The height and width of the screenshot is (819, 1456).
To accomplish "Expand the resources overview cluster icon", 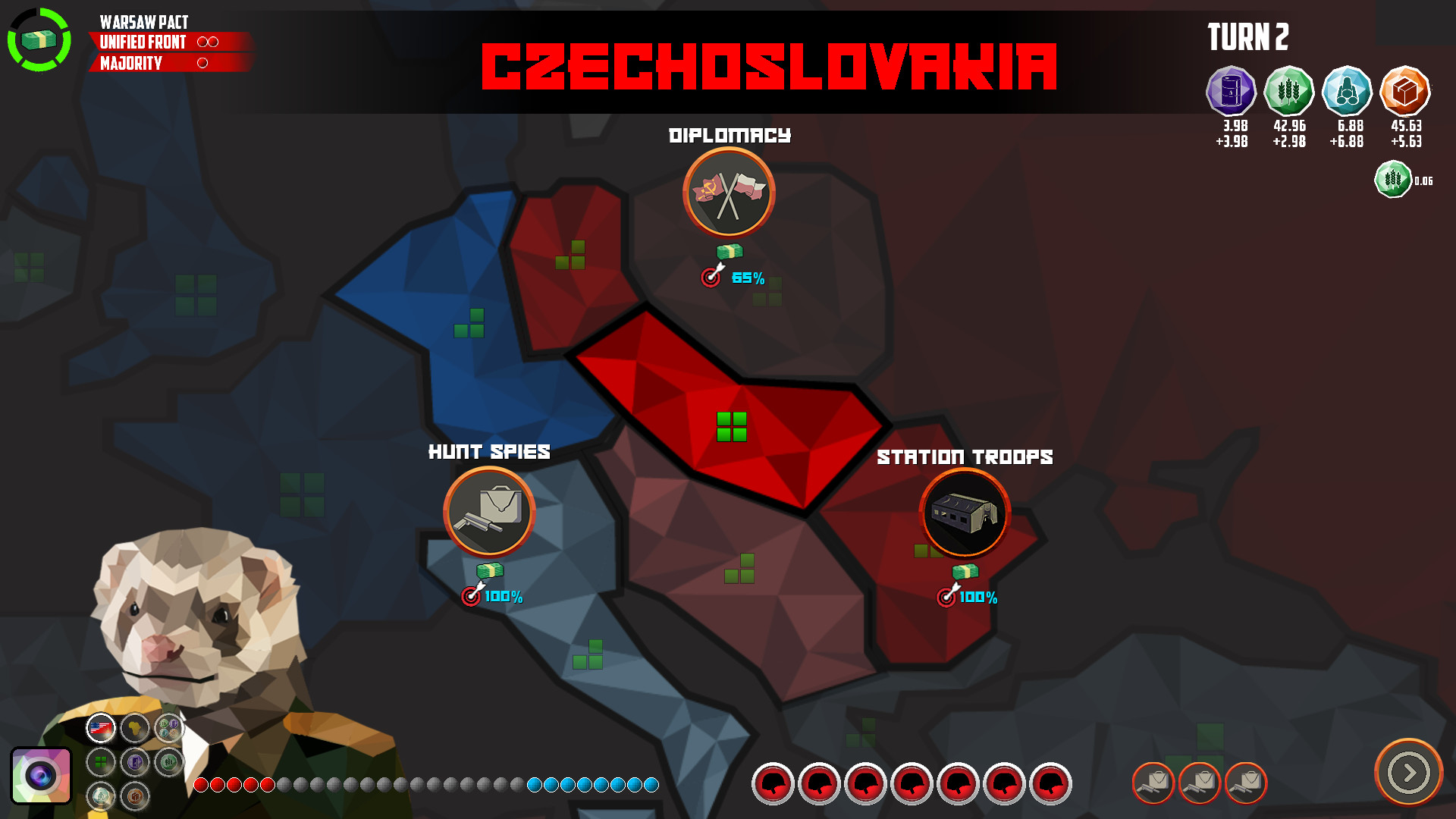I will (168, 727).
